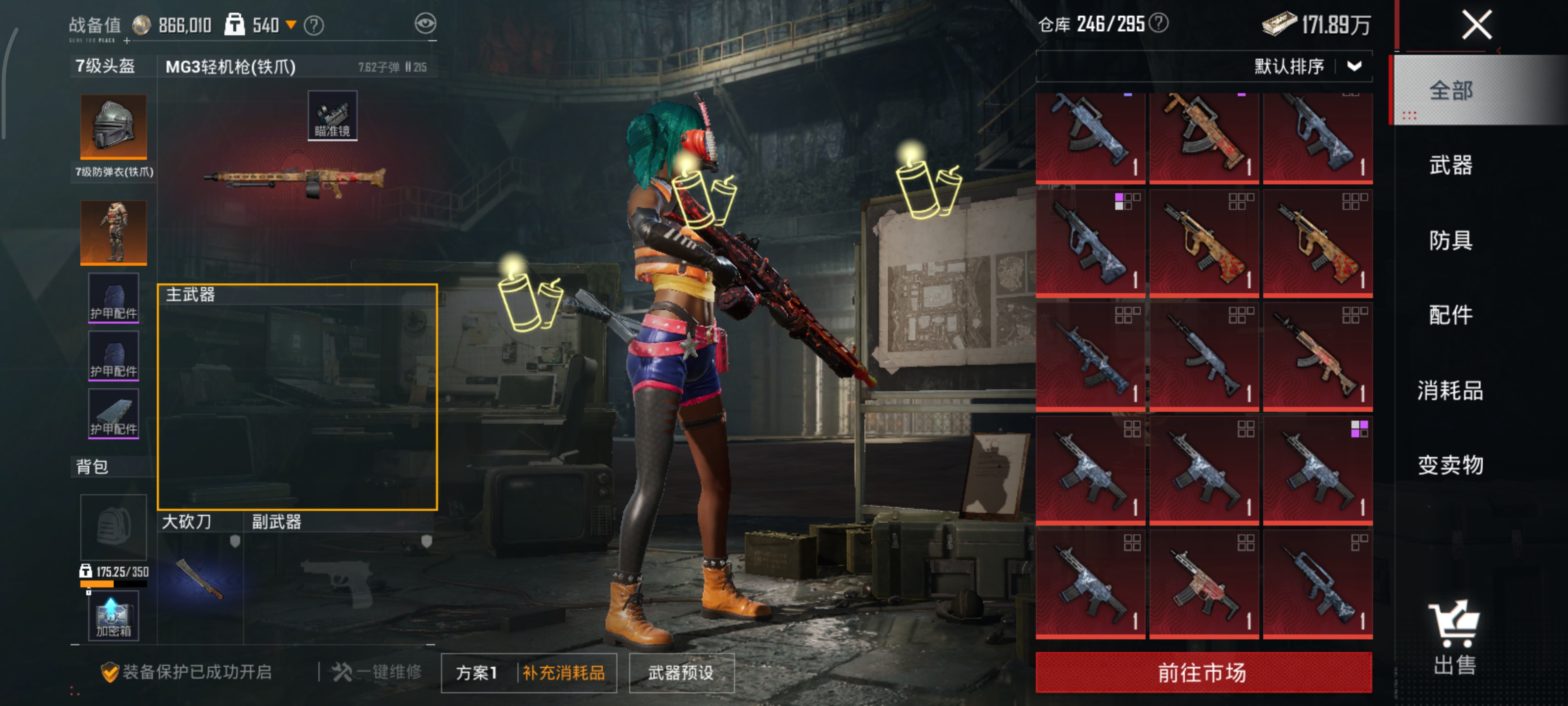Click the 武器预设 button
1568x706 pixels.
[x=681, y=673]
